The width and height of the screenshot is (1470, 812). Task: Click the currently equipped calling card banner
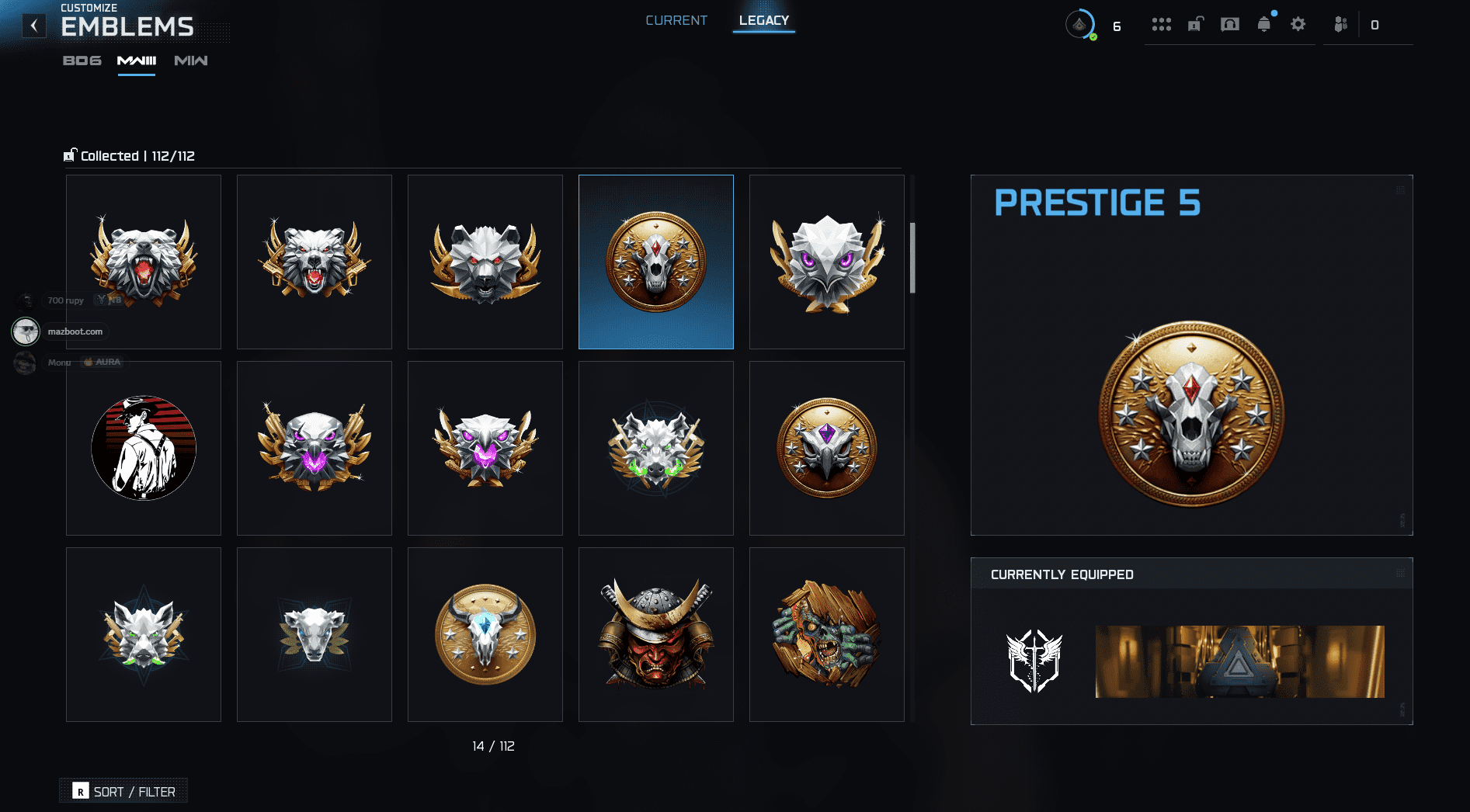point(1239,661)
